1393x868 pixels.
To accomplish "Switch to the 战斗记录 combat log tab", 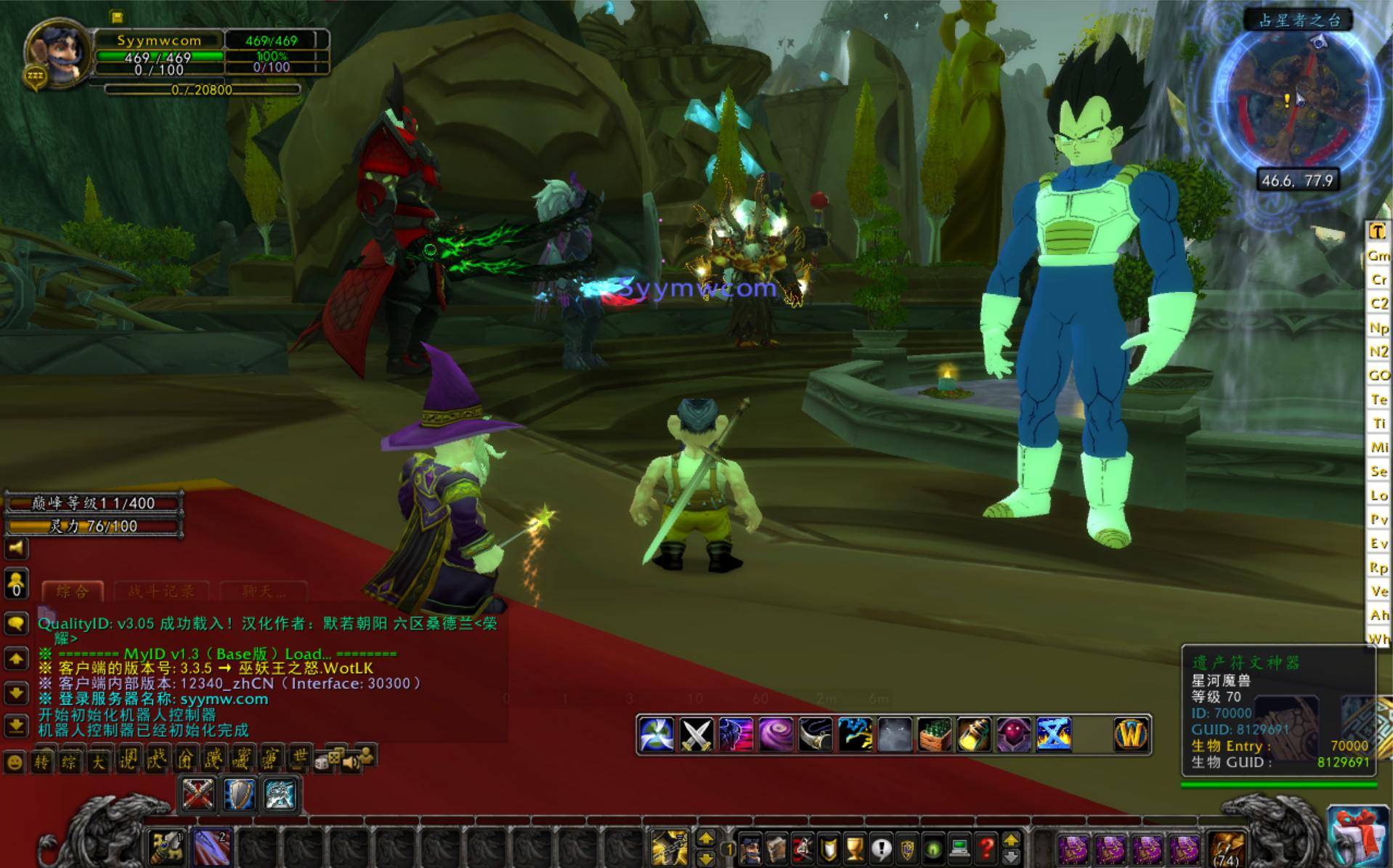I will [x=161, y=591].
